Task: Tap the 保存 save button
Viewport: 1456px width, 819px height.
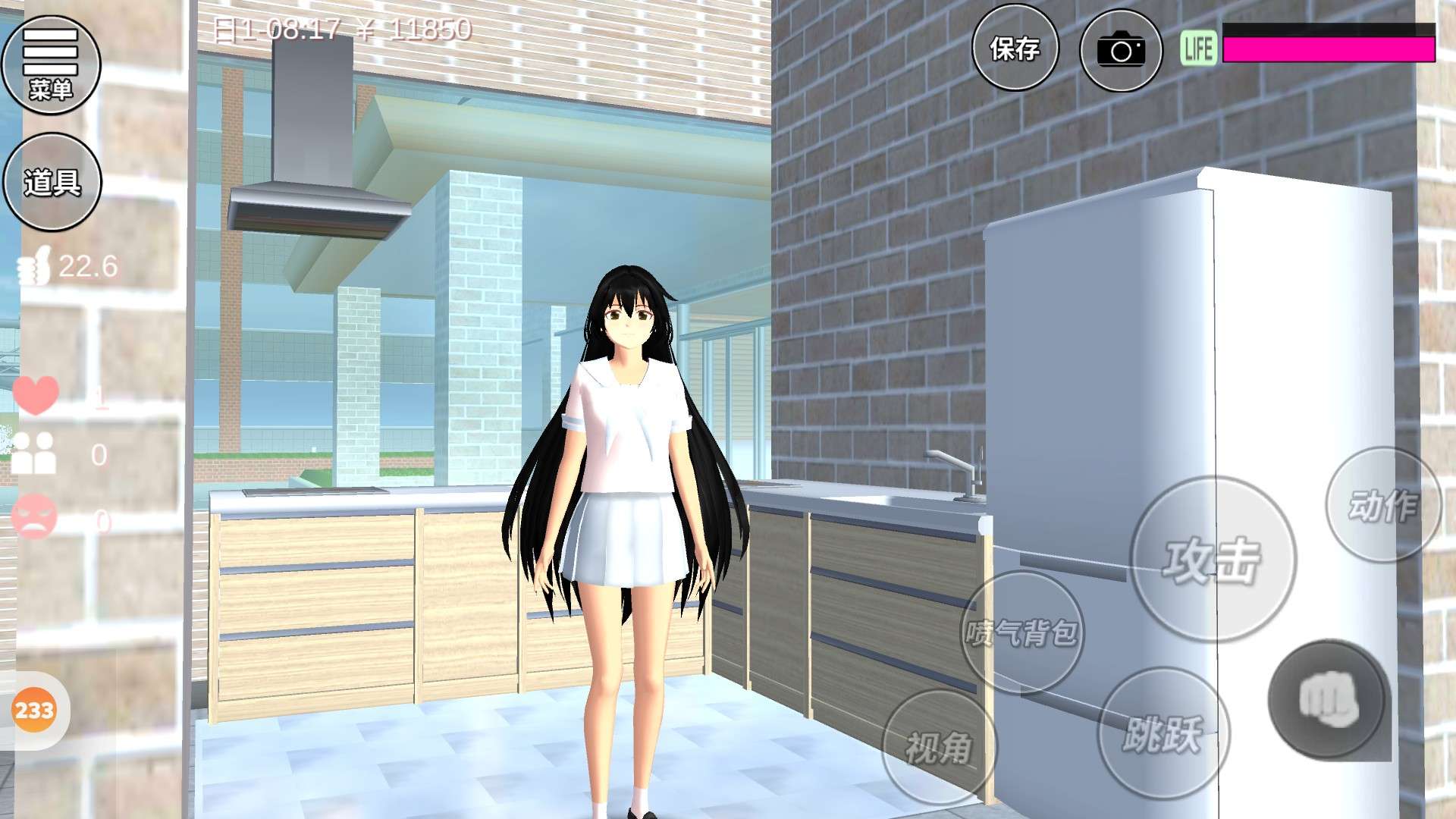Action: pyautogui.click(x=1015, y=49)
